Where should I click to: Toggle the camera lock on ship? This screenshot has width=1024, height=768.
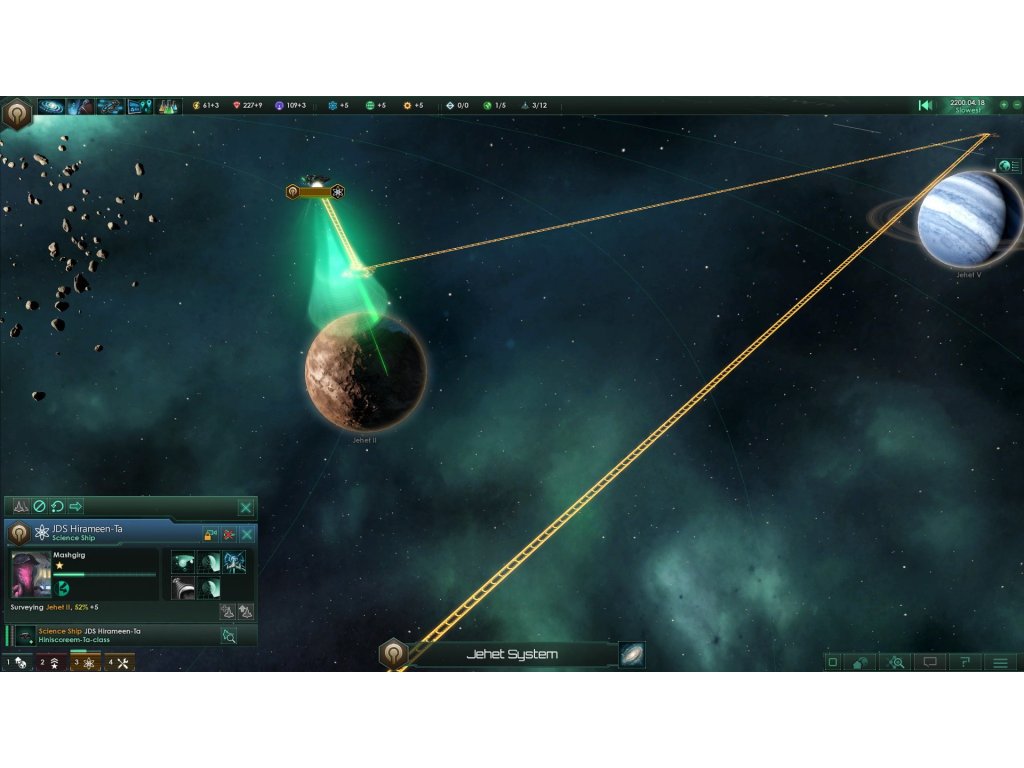[x=211, y=534]
